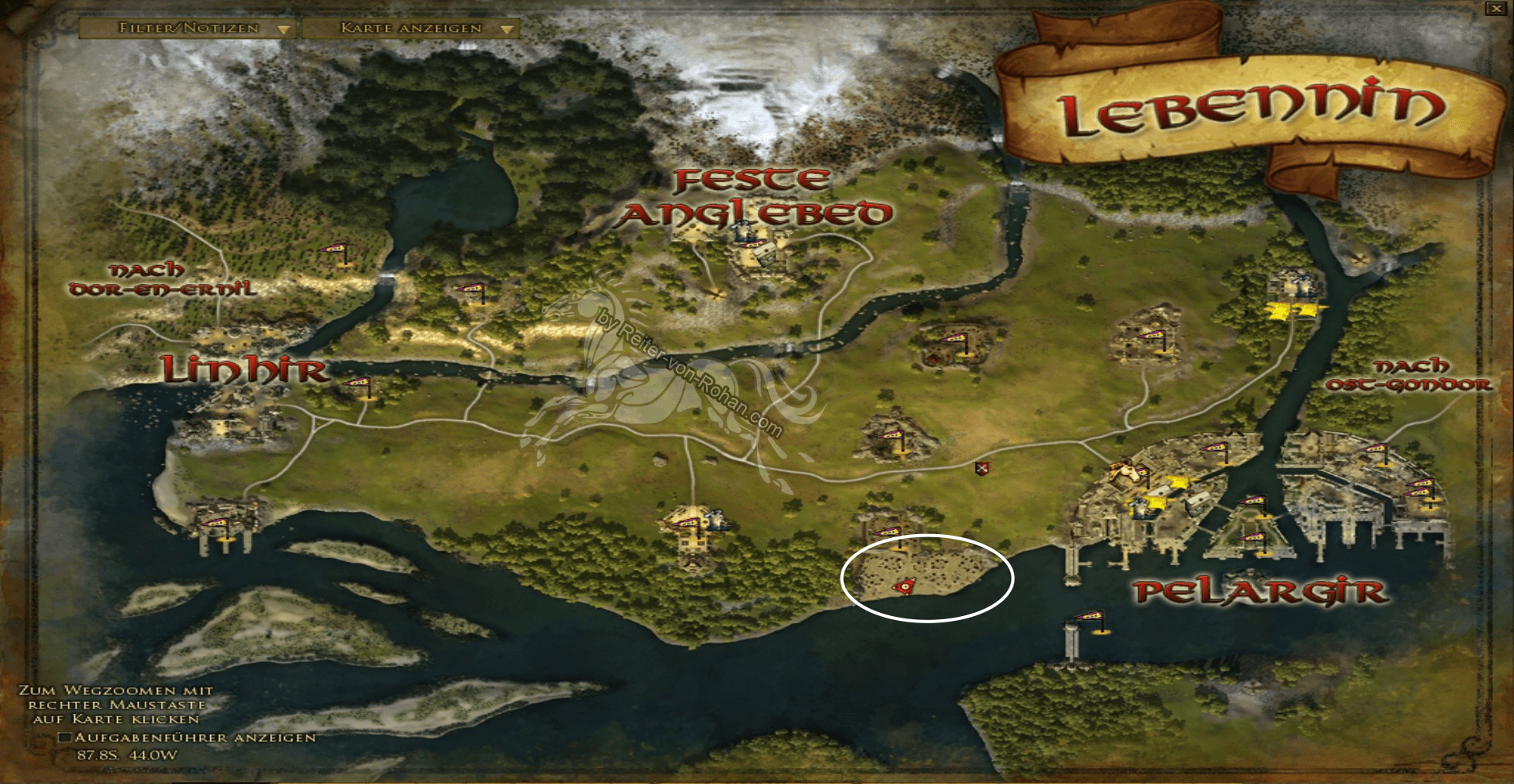
Task: Select the flag marker at Feste Anglebed
Action: coord(753,241)
